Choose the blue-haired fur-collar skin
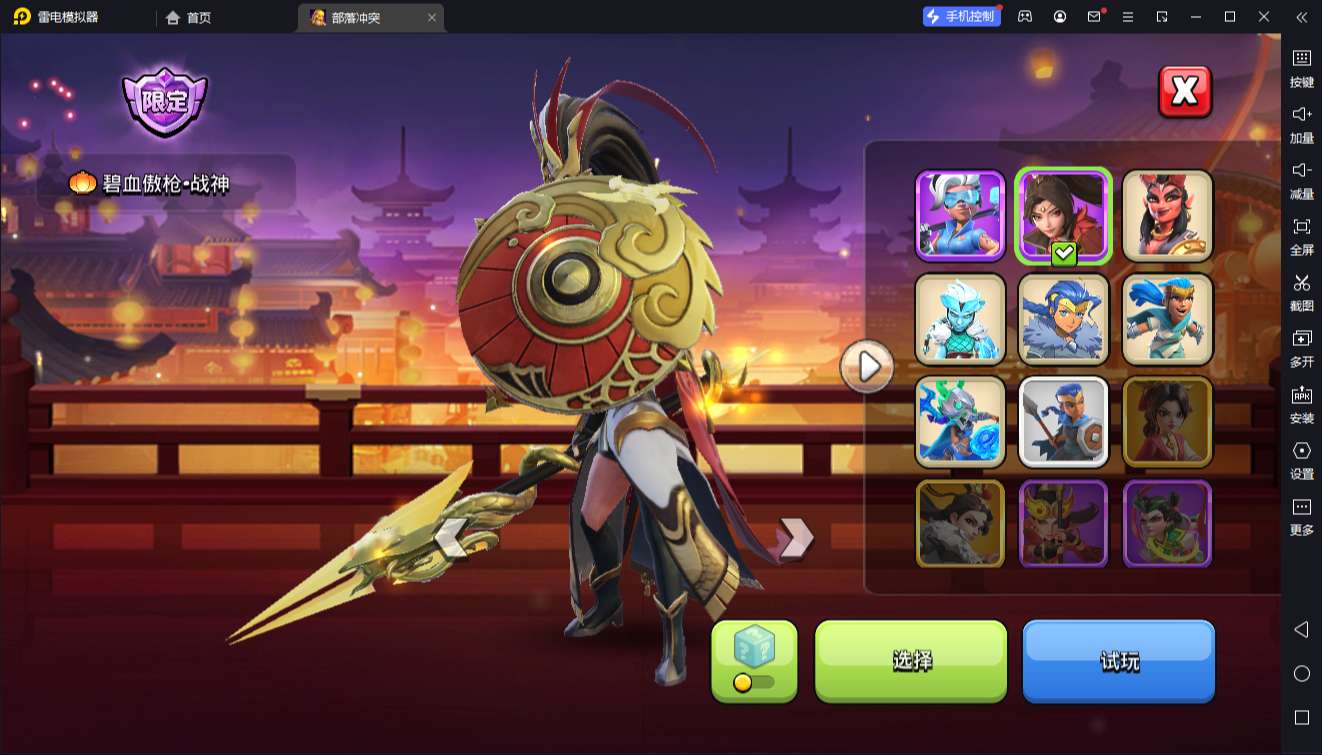1322x755 pixels. pos(1063,319)
